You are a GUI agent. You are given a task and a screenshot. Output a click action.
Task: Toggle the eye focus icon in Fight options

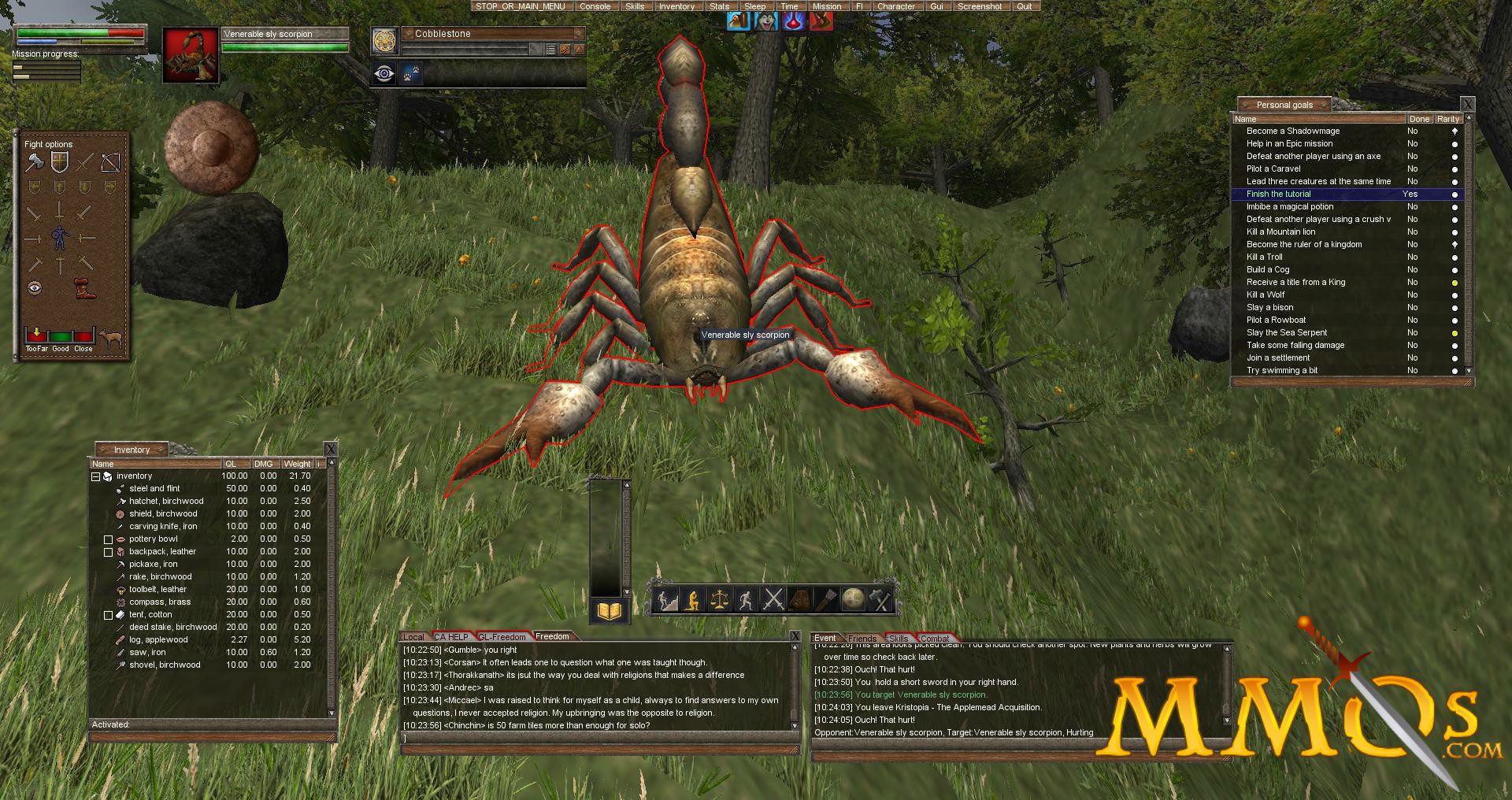click(x=34, y=286)
